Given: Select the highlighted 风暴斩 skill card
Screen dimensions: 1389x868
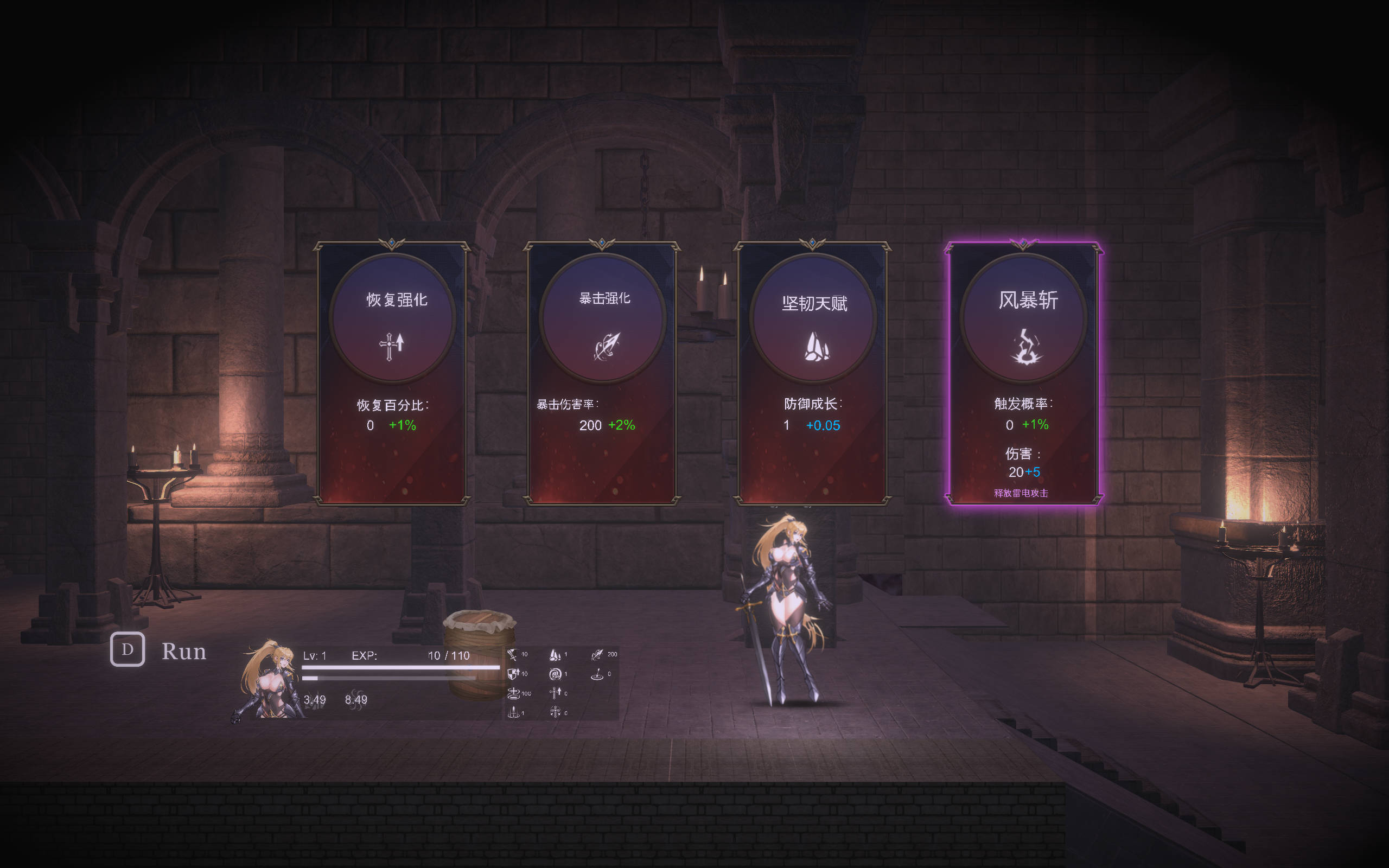Looking at the screenshot, I should pos(1023,373).
